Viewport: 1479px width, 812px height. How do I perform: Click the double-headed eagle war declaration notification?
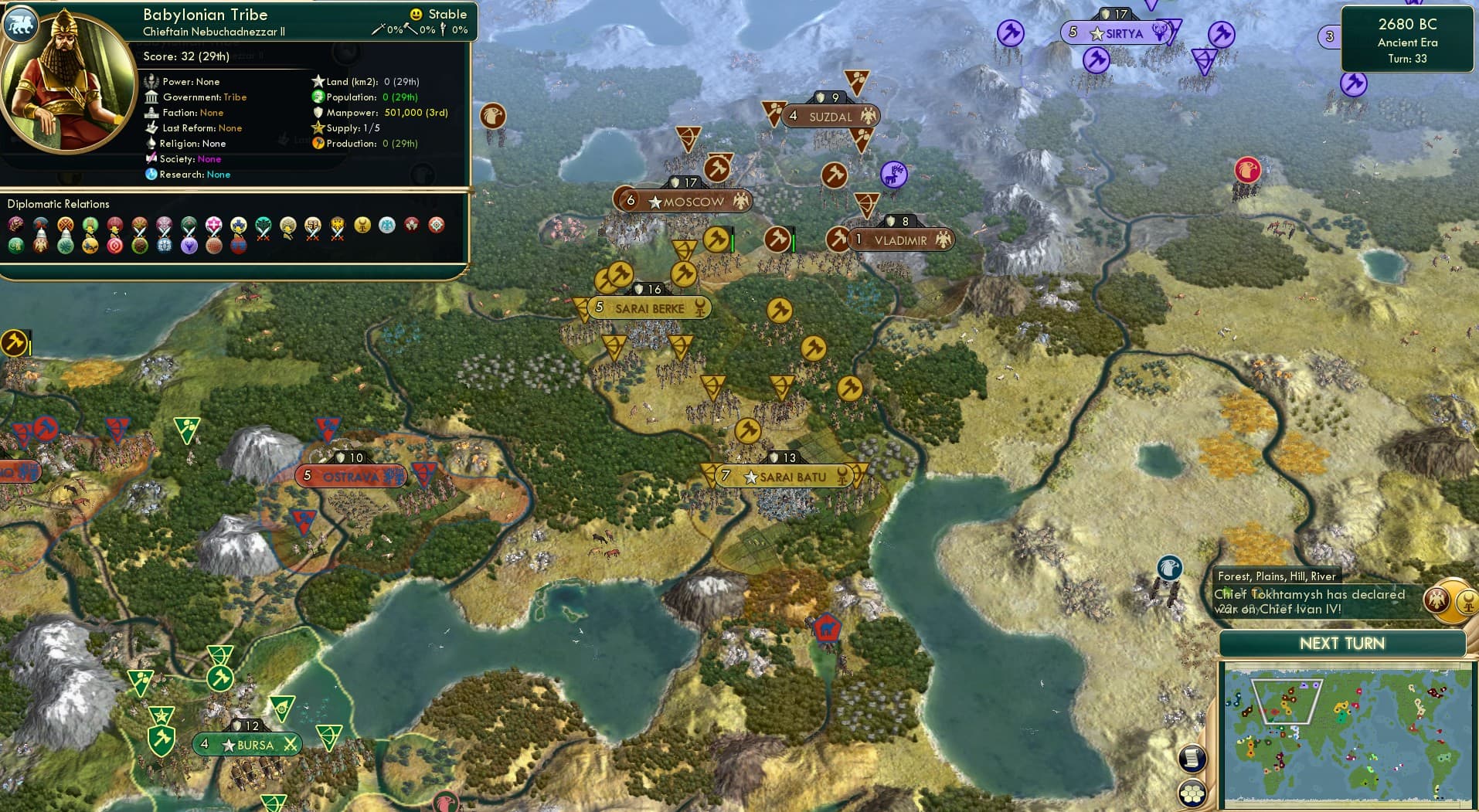pyautogui.click(x=1436, y=601)
